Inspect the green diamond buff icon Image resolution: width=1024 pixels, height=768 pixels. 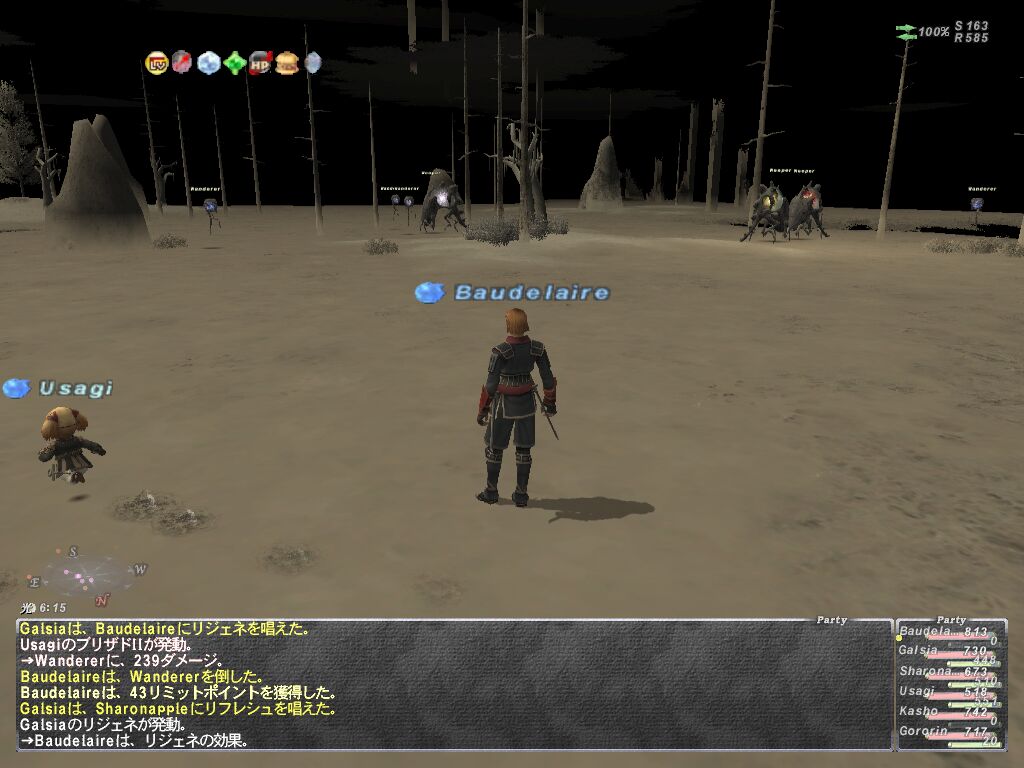click(235, 63)
